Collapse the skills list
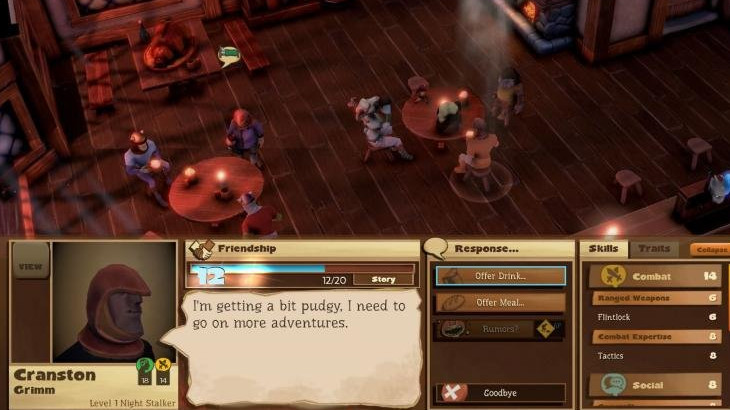Viewport: 730px width, 410px height. click(x=710, y=249)
